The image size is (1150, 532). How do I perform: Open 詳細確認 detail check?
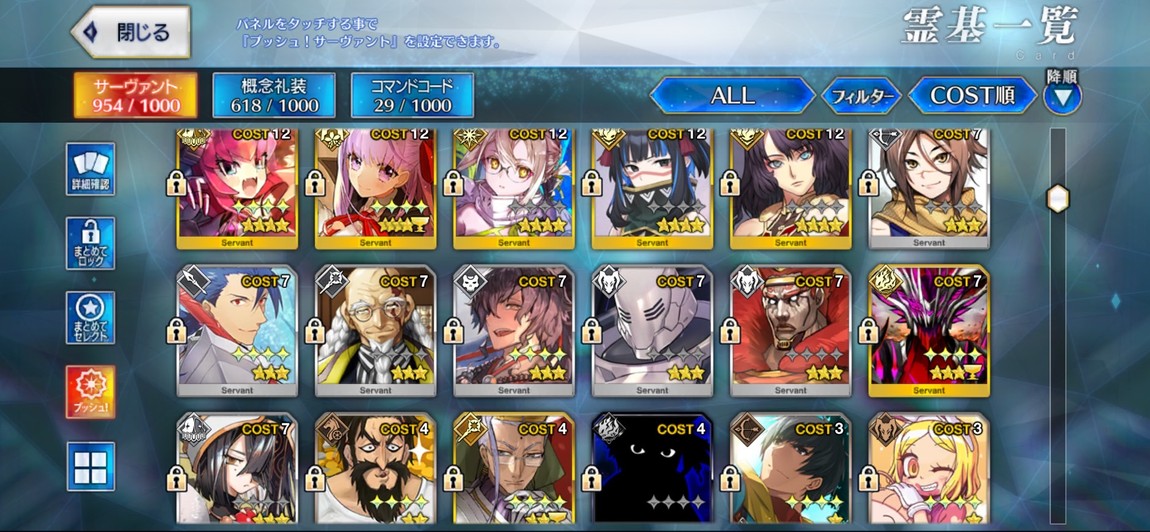(91, 168)
